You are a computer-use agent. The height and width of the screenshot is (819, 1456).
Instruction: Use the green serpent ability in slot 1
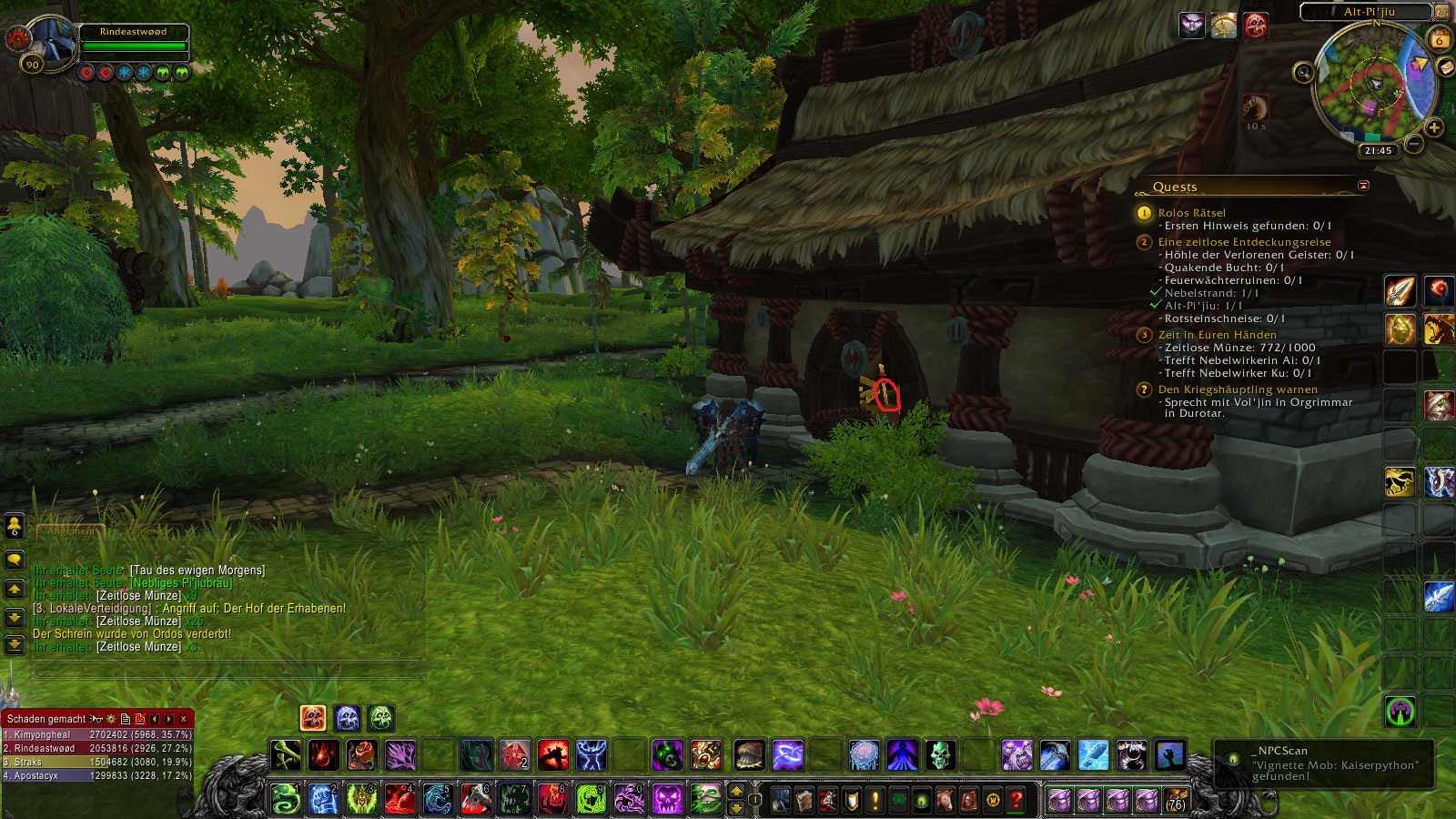[x=286, y=799]
